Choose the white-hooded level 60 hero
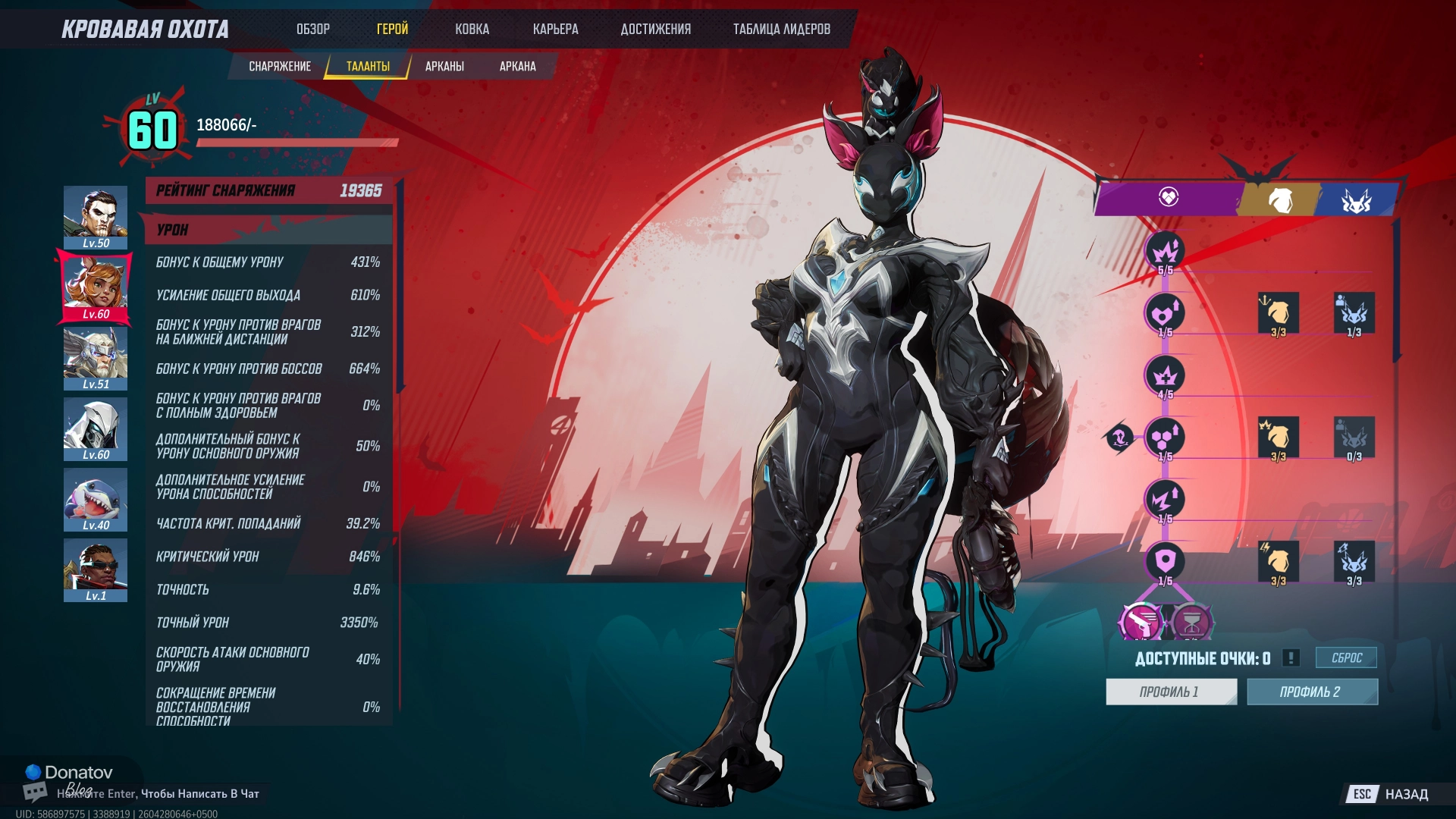The width and height of the screenshot is (1456, 819). [x=96, y=429]
